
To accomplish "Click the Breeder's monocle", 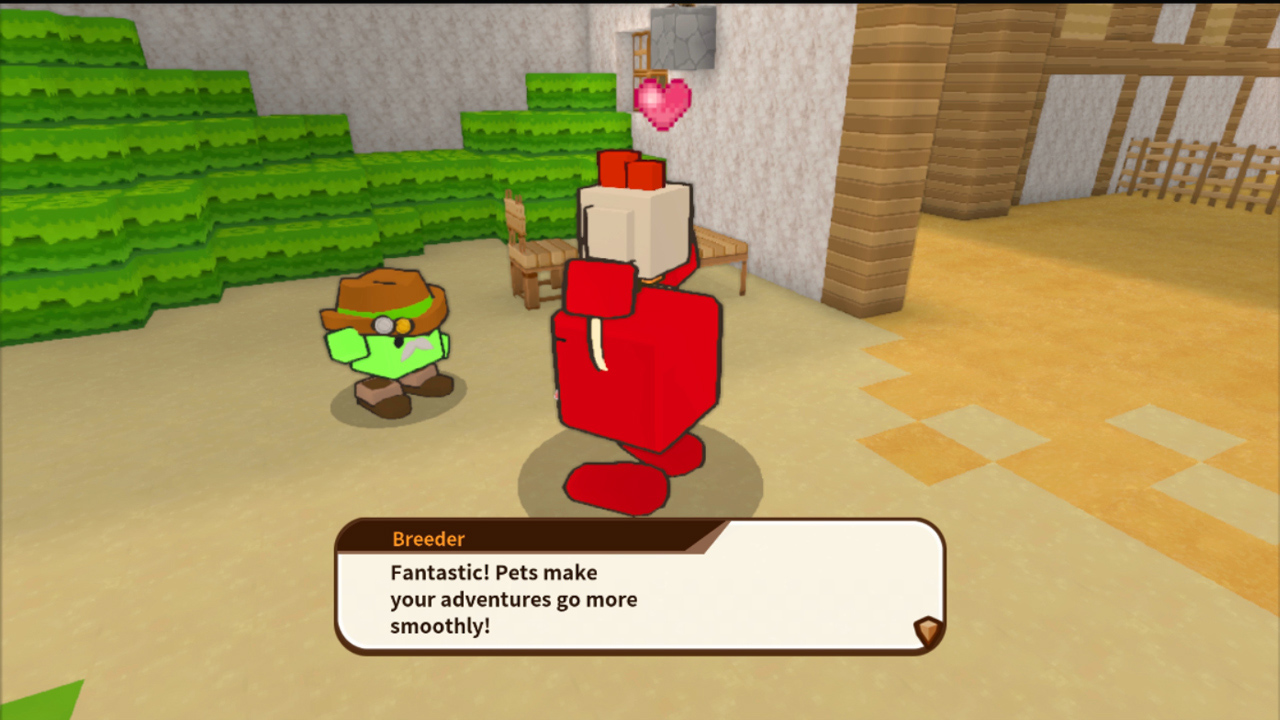I will tap(381, 325).
